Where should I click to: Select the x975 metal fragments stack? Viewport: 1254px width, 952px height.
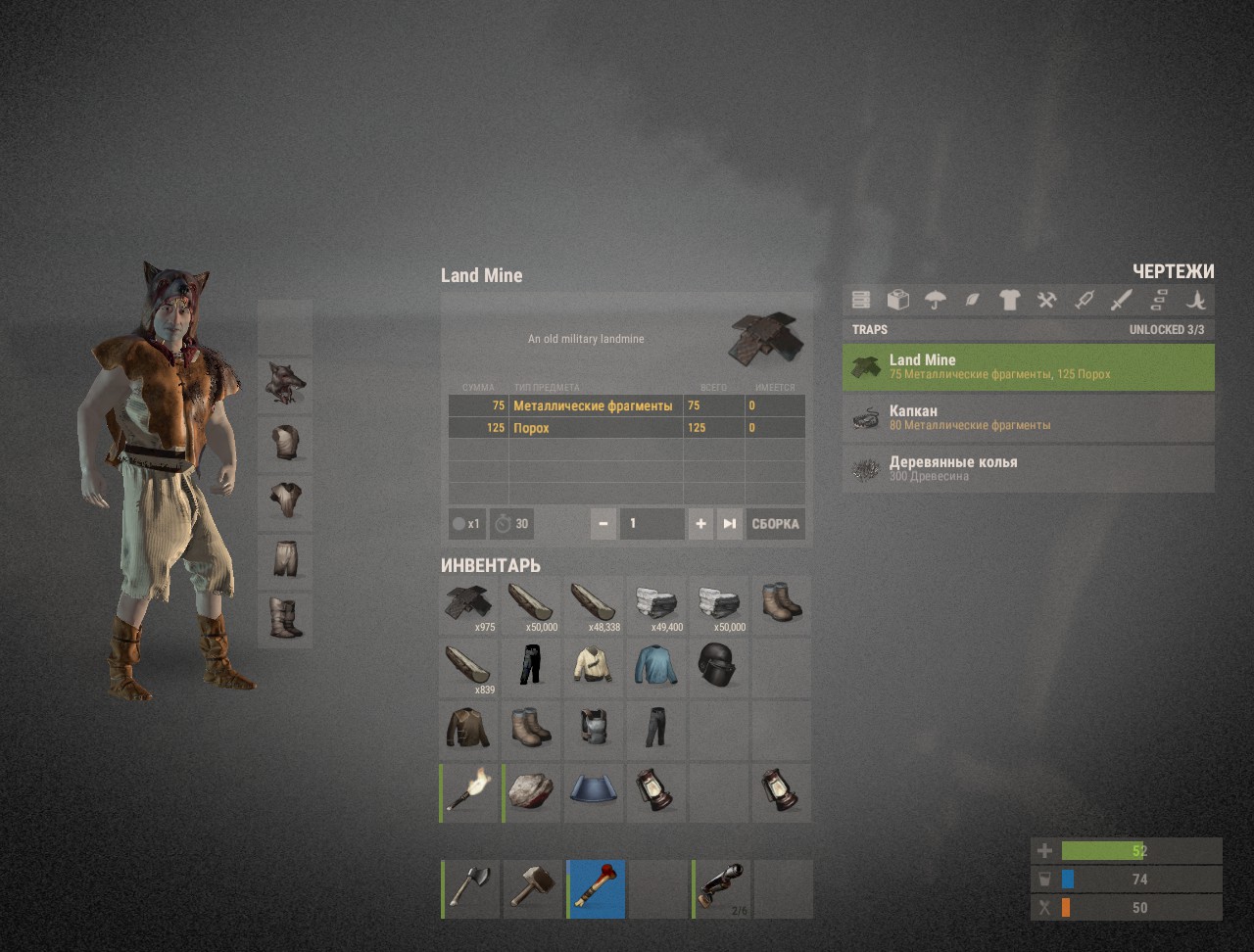pyautogui.click(x=468, y=604)
